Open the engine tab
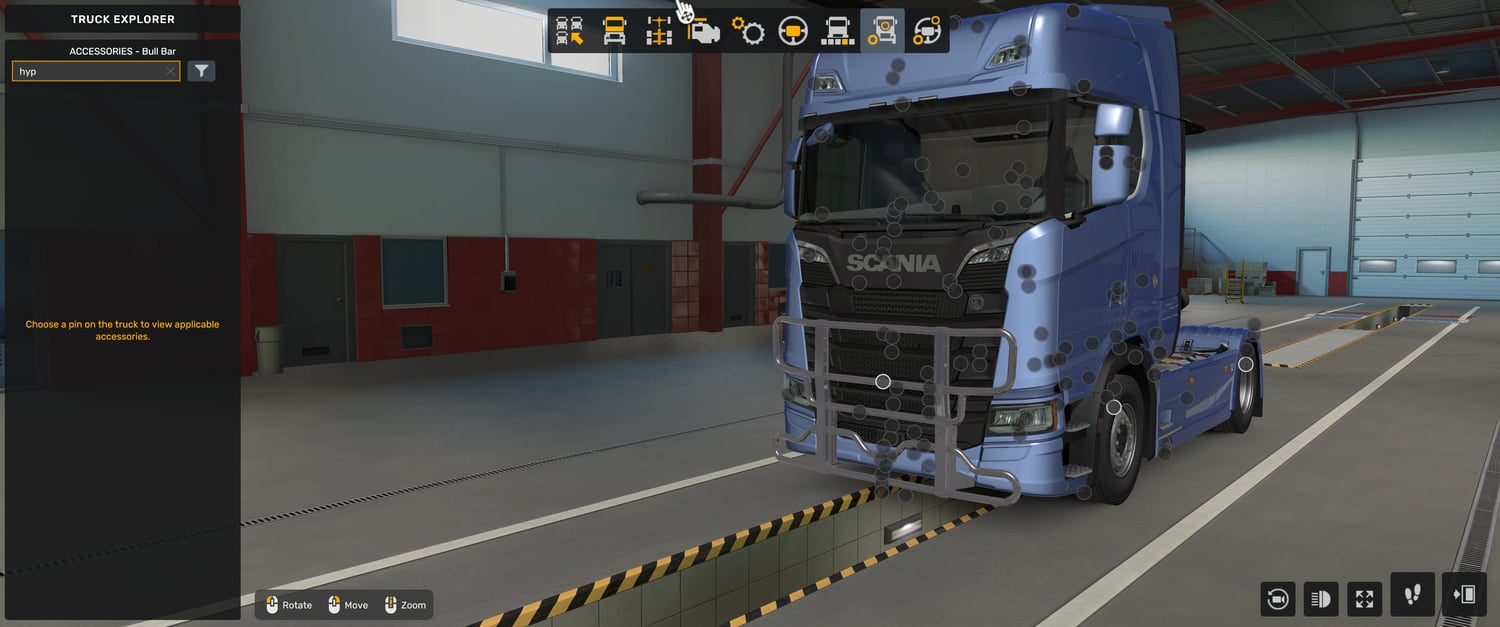Viewport: 1500px width, 627px height. click(704, 31)
